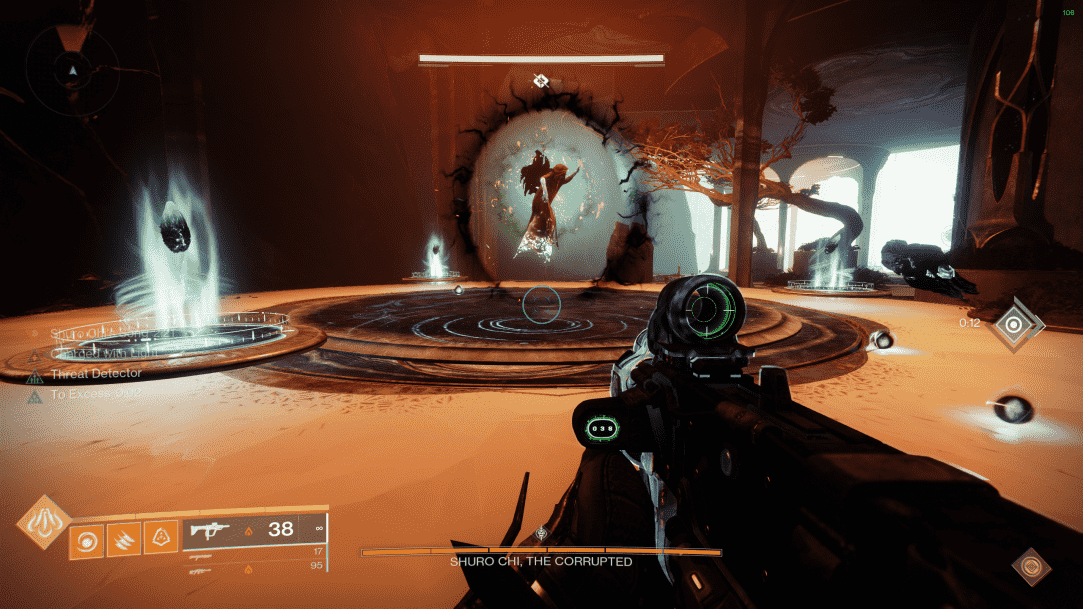This screenshot has width=1083, height=609.
Task: Activate the Super ability diamond icon
Action: pos(42,522)
